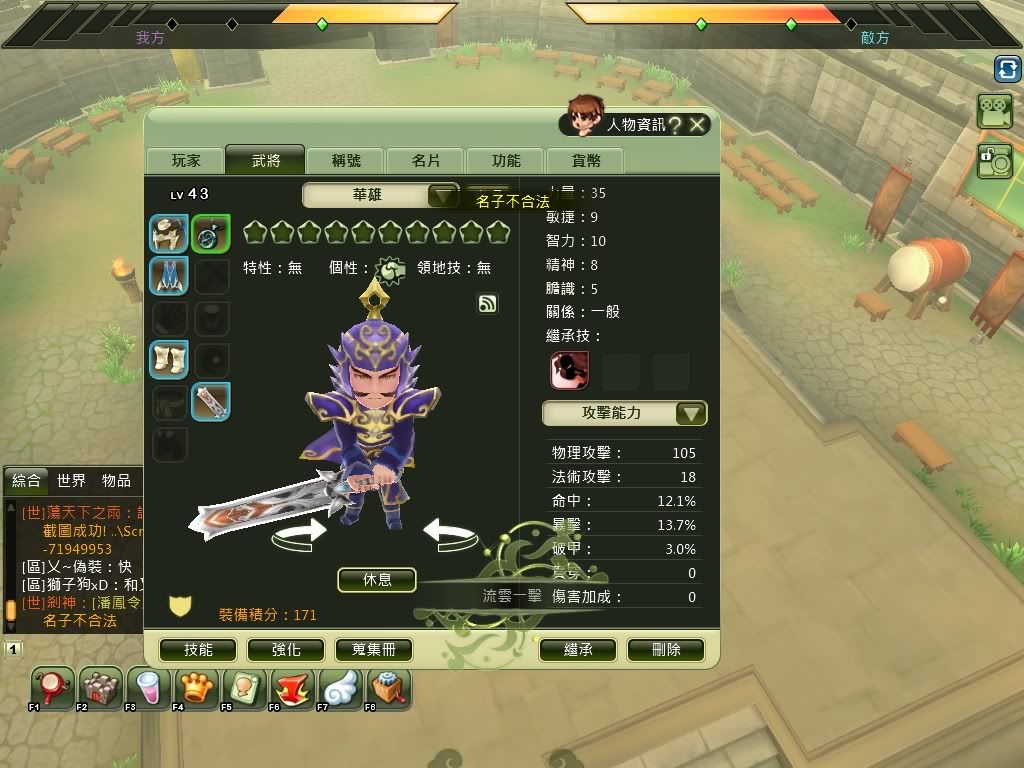
Task: Switch chat to the 世界 channel
Action: pyautogui.click(x=71, y=481)
